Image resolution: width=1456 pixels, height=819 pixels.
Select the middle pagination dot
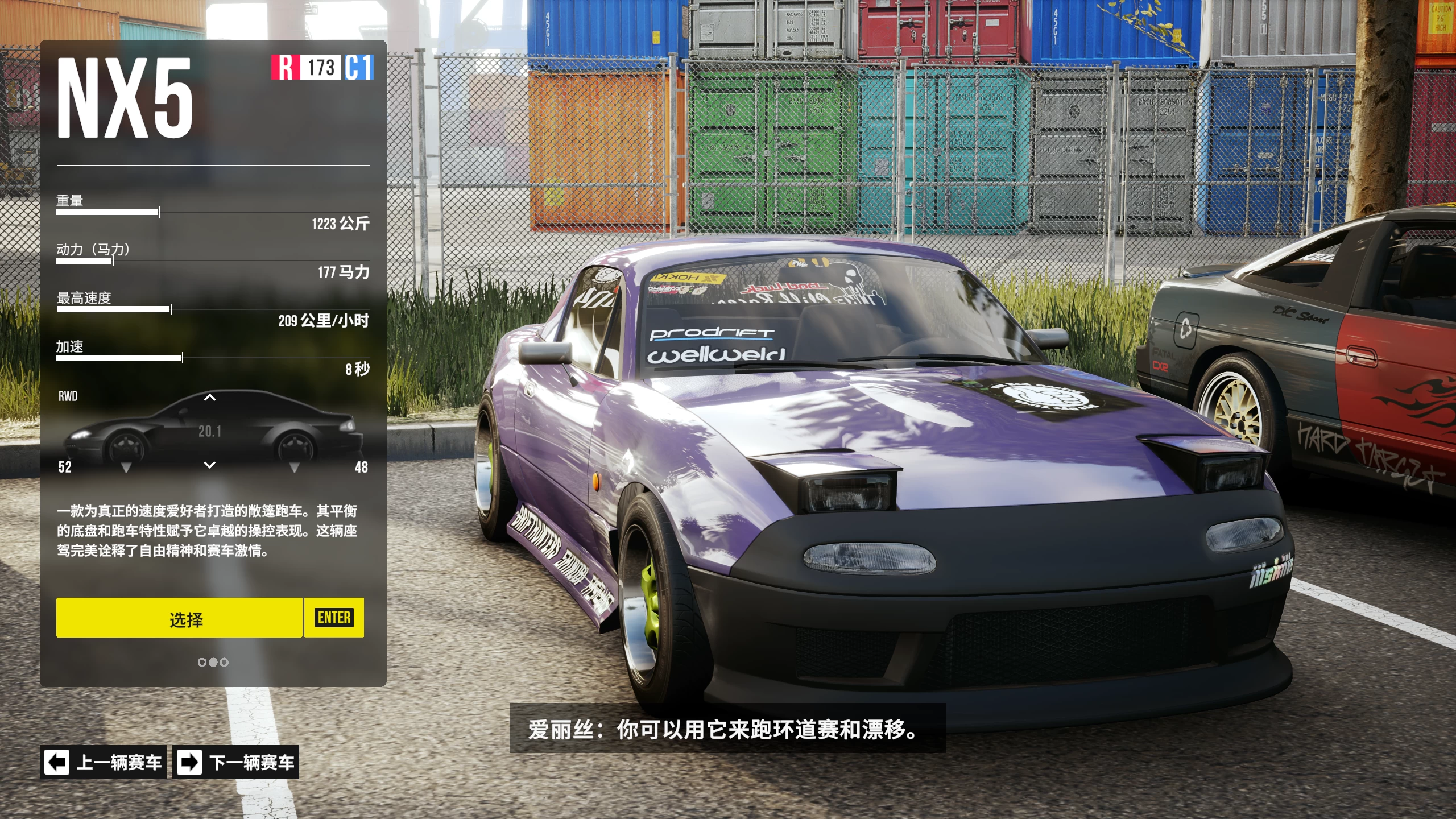[x=214, y=662]
